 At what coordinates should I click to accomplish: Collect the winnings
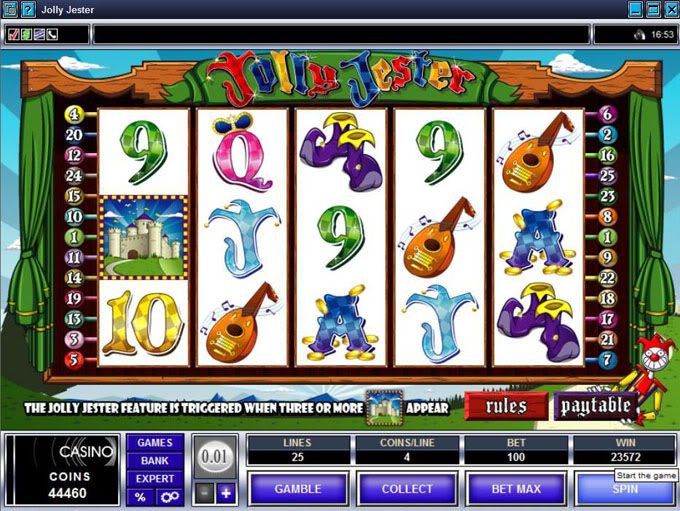click(x=407, y=489)
